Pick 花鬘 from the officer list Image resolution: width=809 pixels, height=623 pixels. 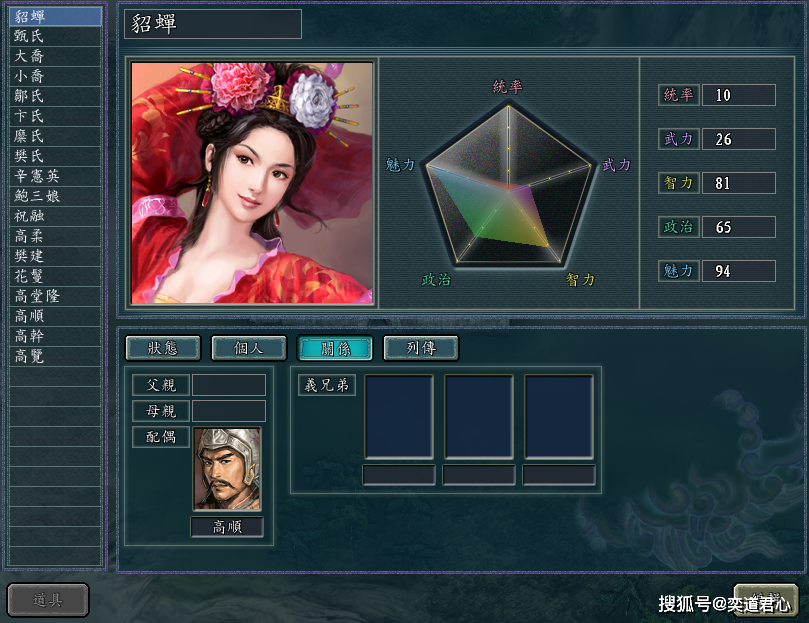coord(55,276)
